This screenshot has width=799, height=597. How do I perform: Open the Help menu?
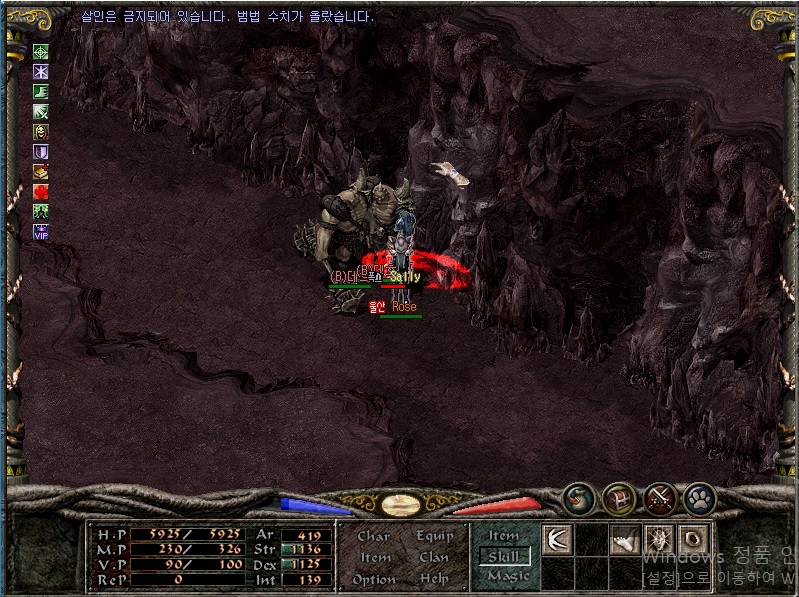(433, 579)
